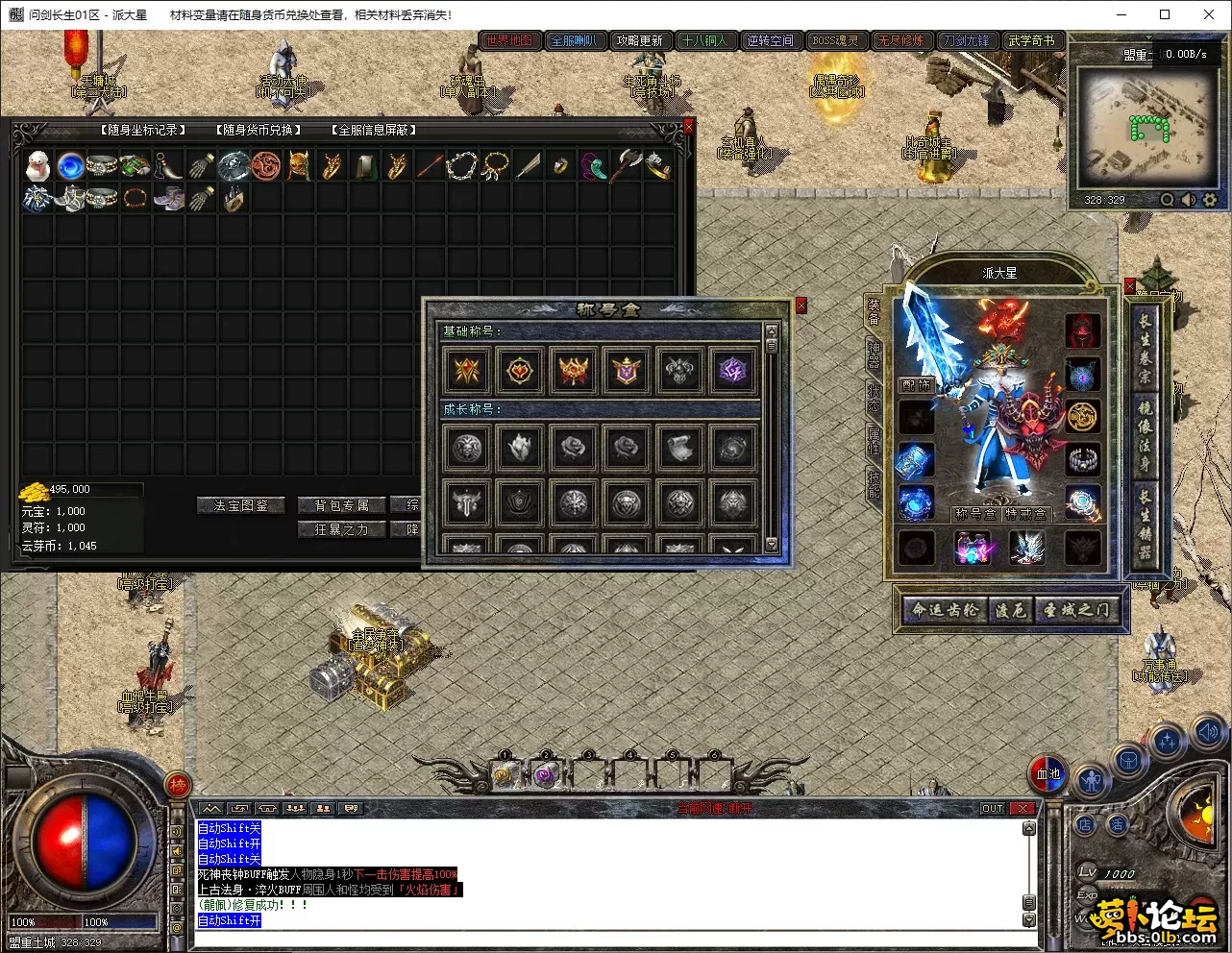The height and width of the screenshot is (953, 1232).
Task: Maximize the game window
Action: [x=1165, y=14]
